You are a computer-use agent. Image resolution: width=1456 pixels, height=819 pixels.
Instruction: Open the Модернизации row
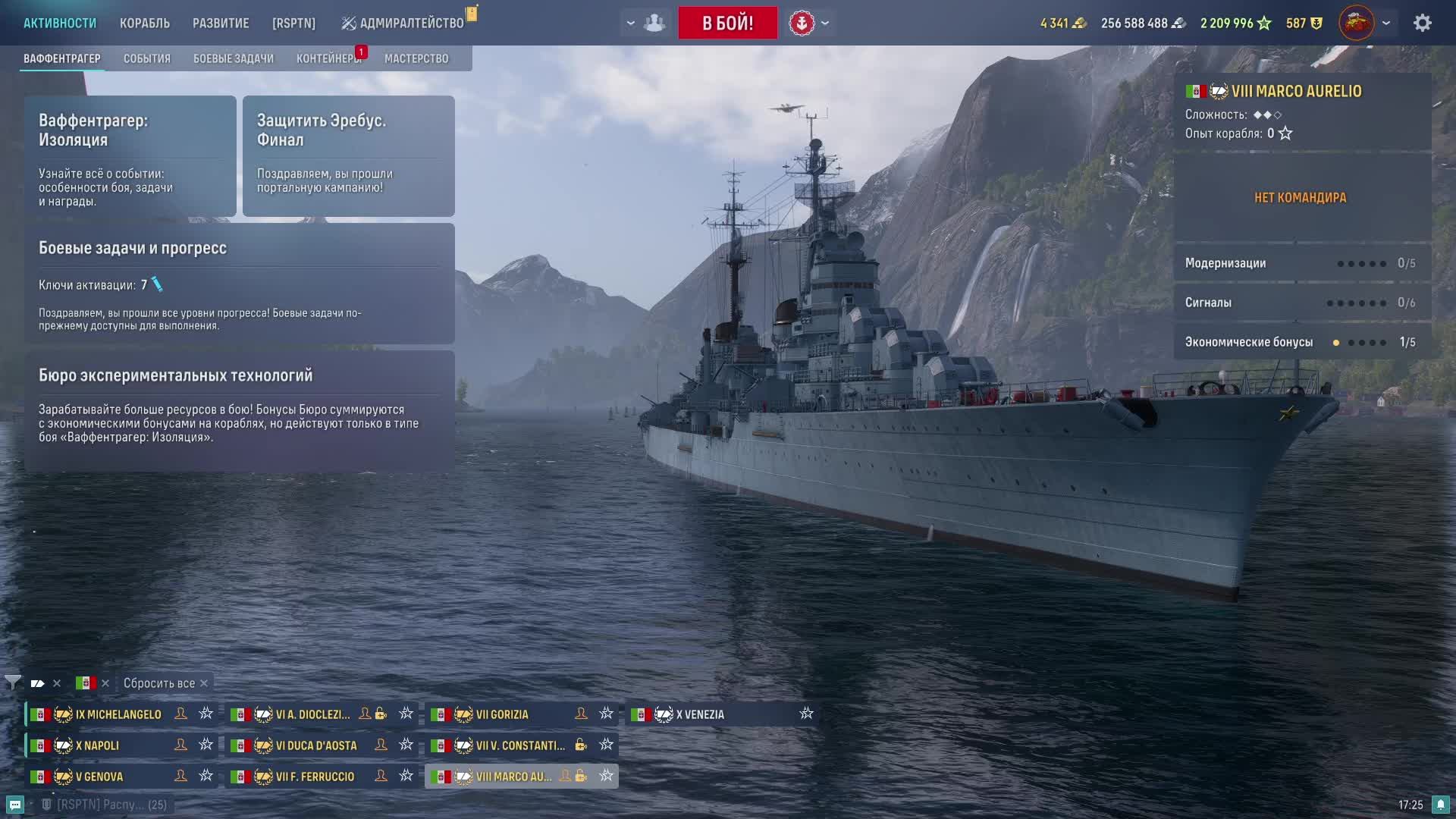point(1300,263)
